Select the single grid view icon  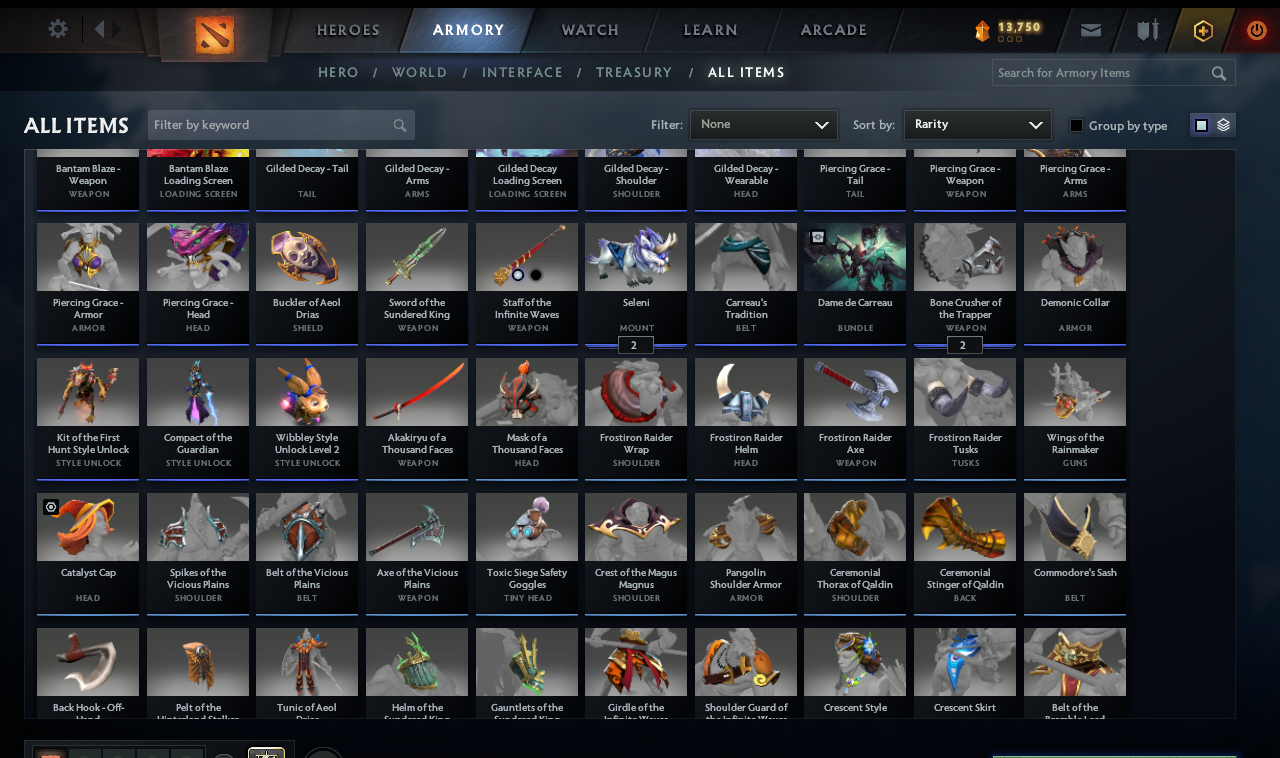[x=1203, y=125]
